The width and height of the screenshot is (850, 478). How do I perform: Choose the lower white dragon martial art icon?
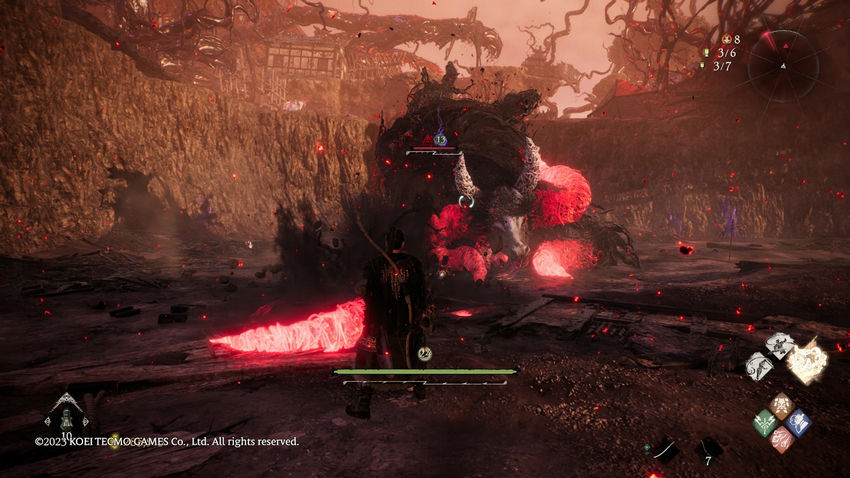pyautogui.click(x=759, y=366)
